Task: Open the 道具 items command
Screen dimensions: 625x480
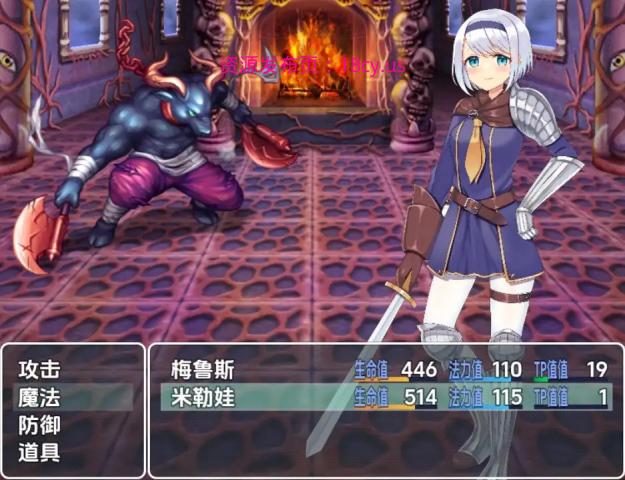Action: pyautogui.click(x=40, y=451)
